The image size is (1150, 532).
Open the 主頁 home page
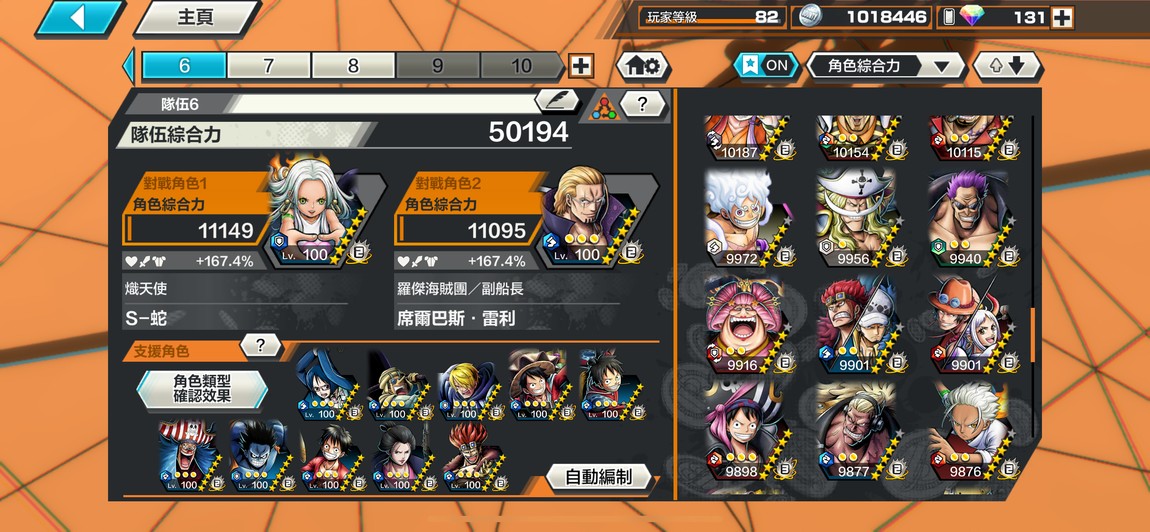[x=196, y=18]
